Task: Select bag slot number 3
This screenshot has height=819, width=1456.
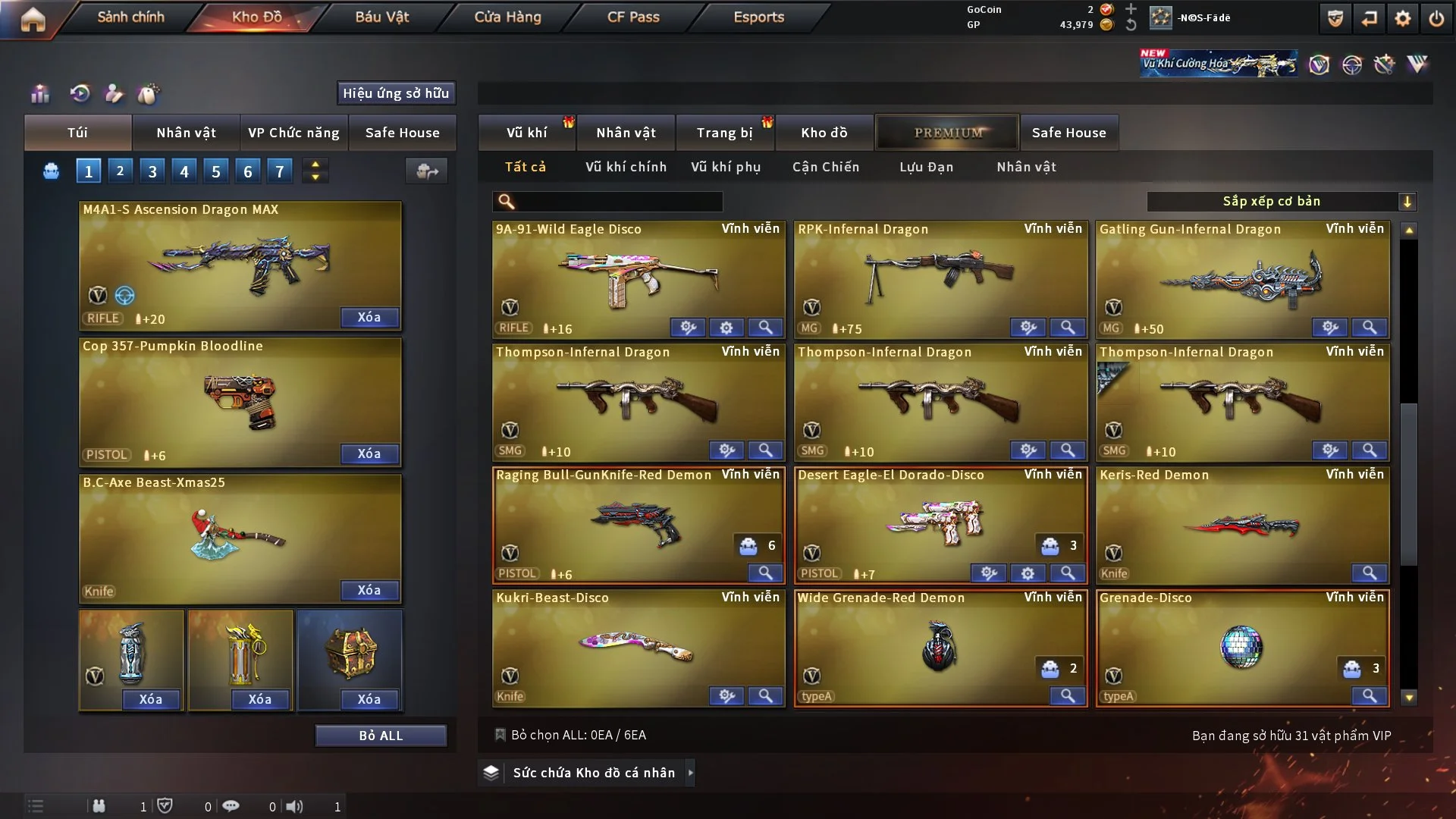Action: click(x=152, y=171)
